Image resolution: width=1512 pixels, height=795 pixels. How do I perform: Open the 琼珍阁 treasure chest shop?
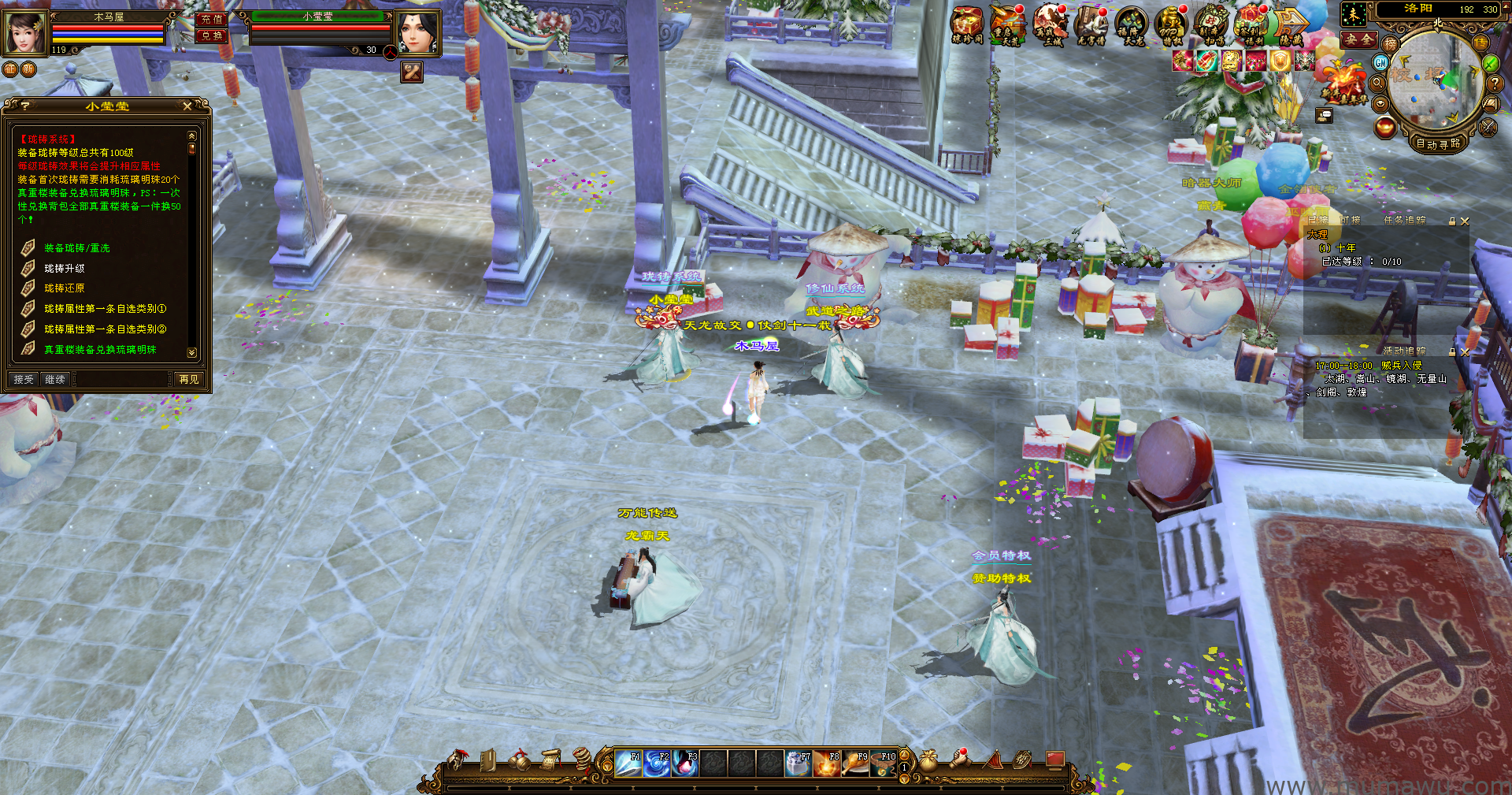pos(966,25)
